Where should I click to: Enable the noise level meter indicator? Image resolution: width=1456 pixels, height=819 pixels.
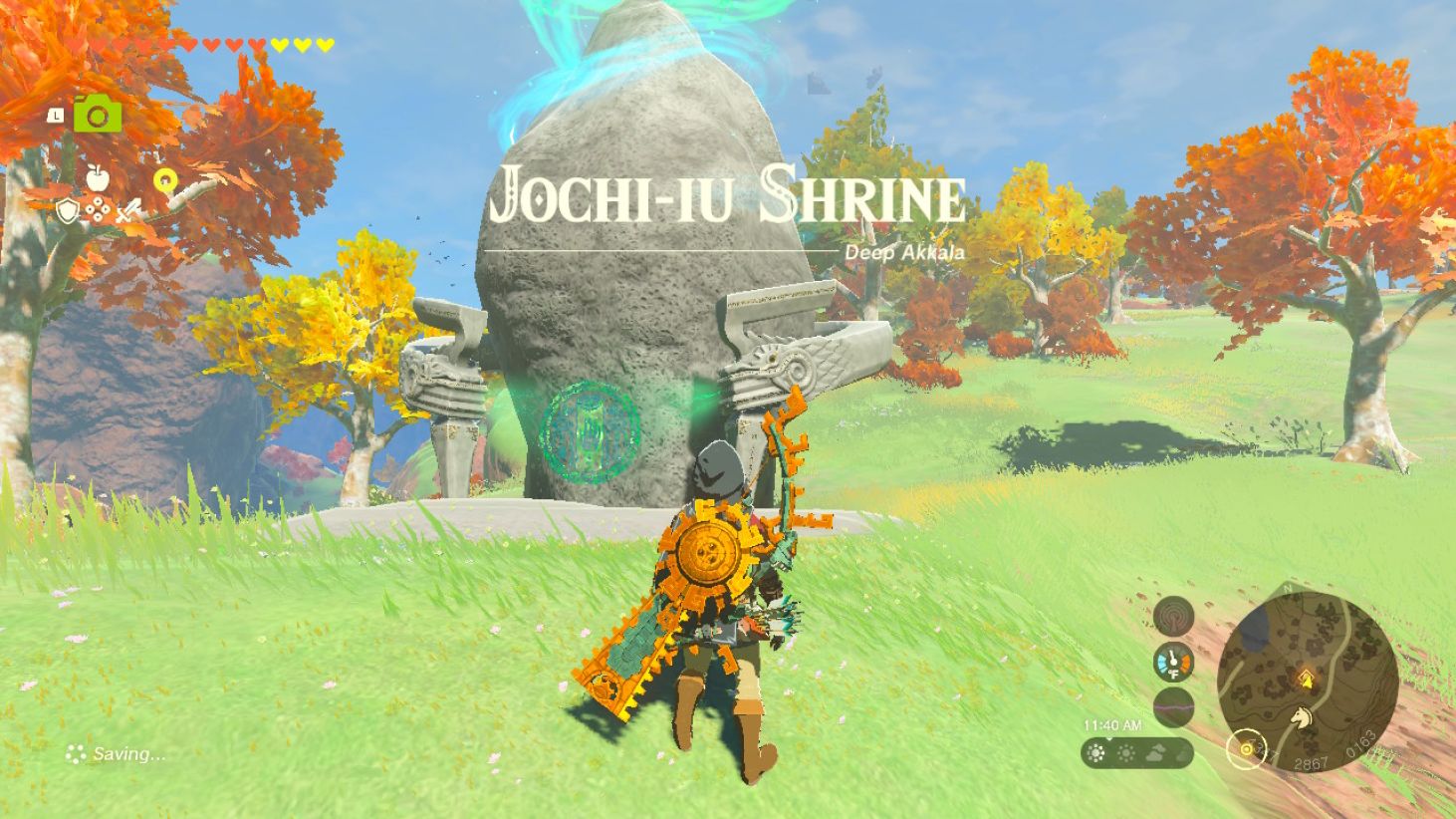[x=1172, y=706]
